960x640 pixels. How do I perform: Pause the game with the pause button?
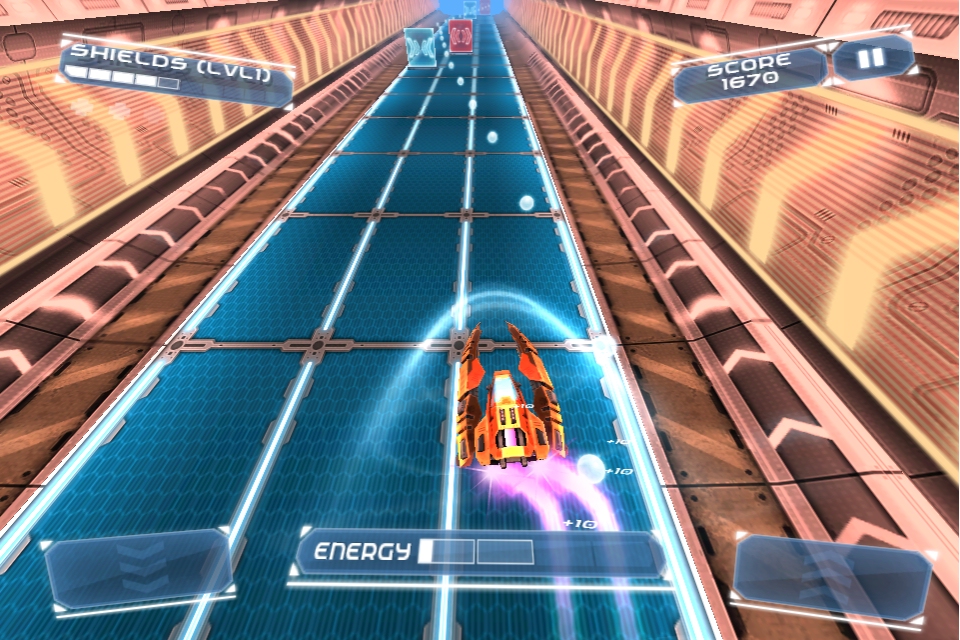coord(872,59)
